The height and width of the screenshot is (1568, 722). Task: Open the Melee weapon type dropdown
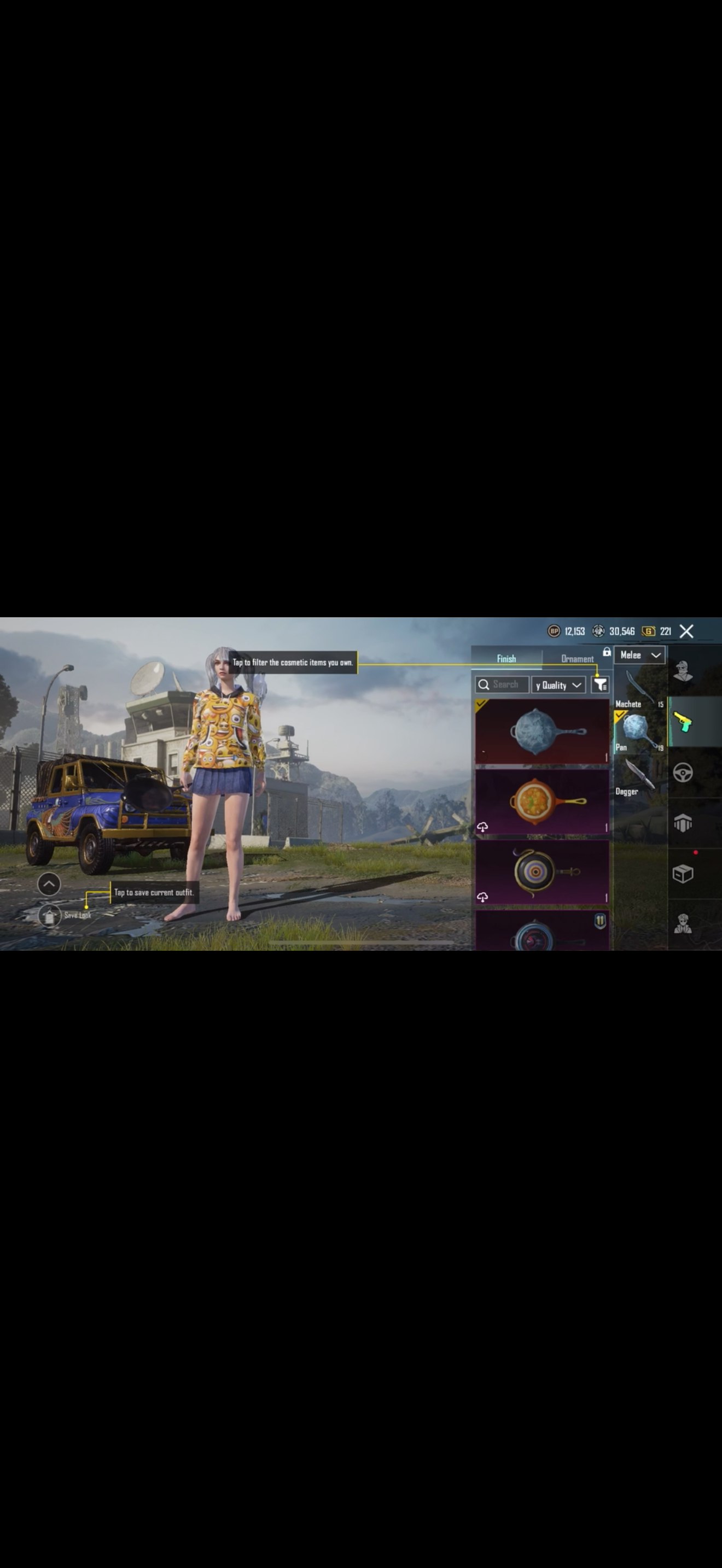point(640,655)
